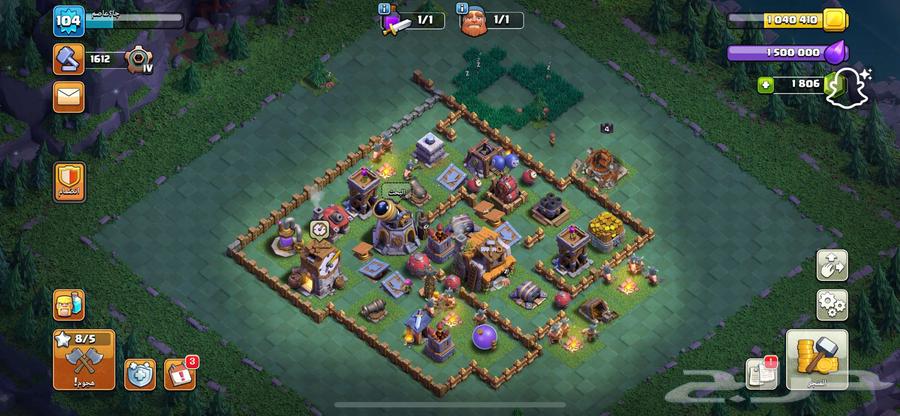Open the hammer trophy ranking button
900x416 pixels.
pyautogui.click(x=68, y=60)
